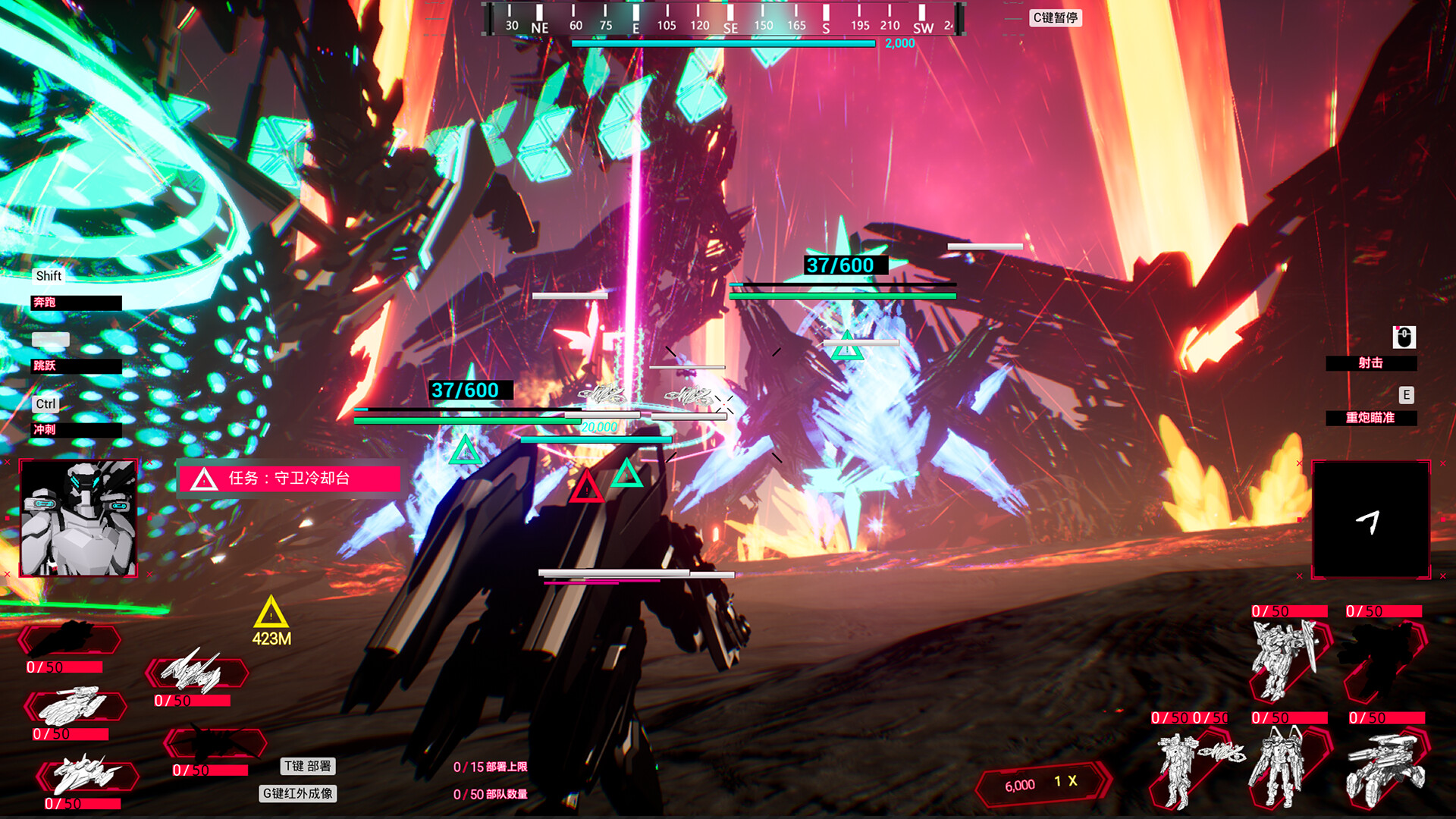Choose the spiky-winged fighter craft unit slot
This screenshot has height=819, width=1456.
coord(196,671)
